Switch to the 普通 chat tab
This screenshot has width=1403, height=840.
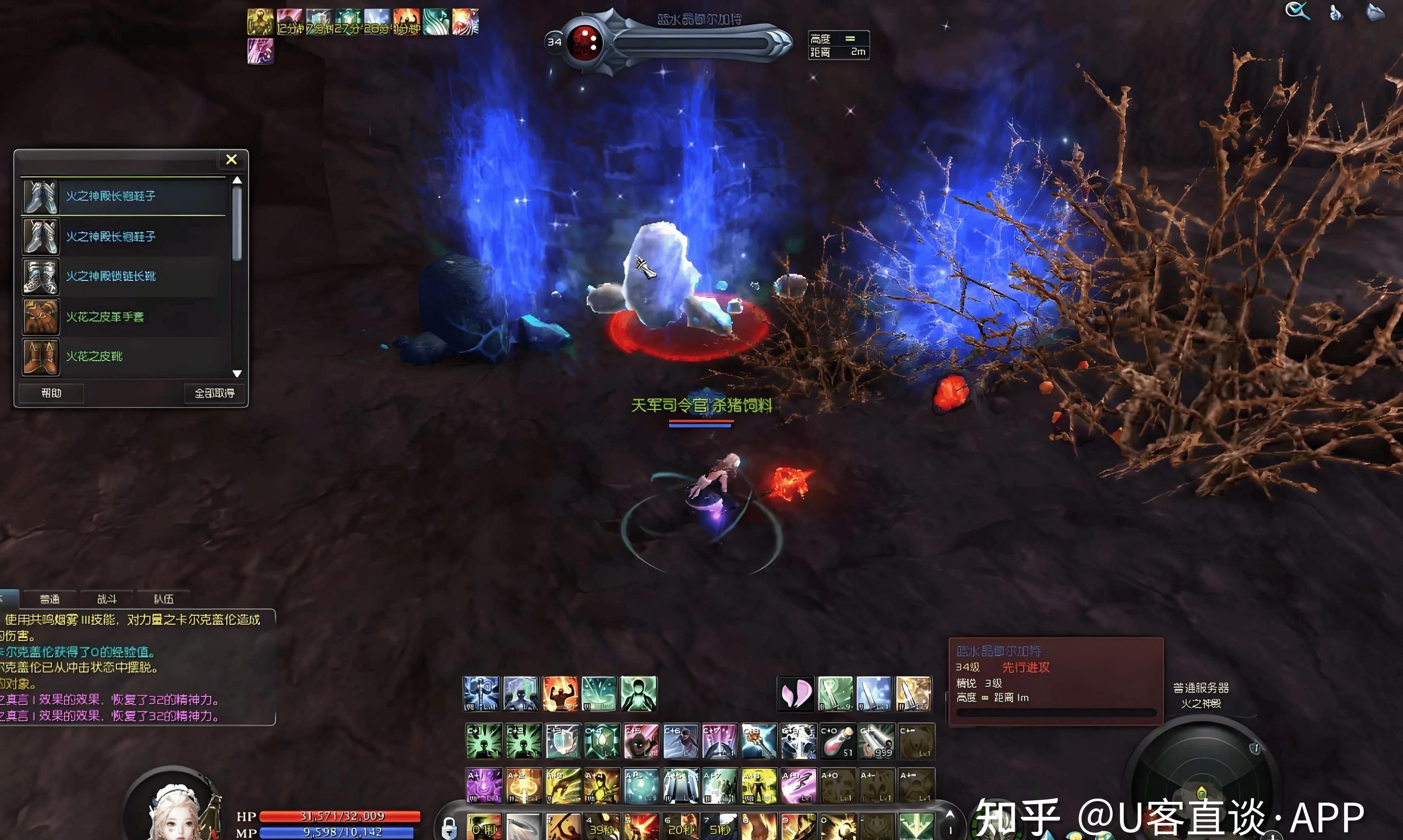tap(50, 599)
